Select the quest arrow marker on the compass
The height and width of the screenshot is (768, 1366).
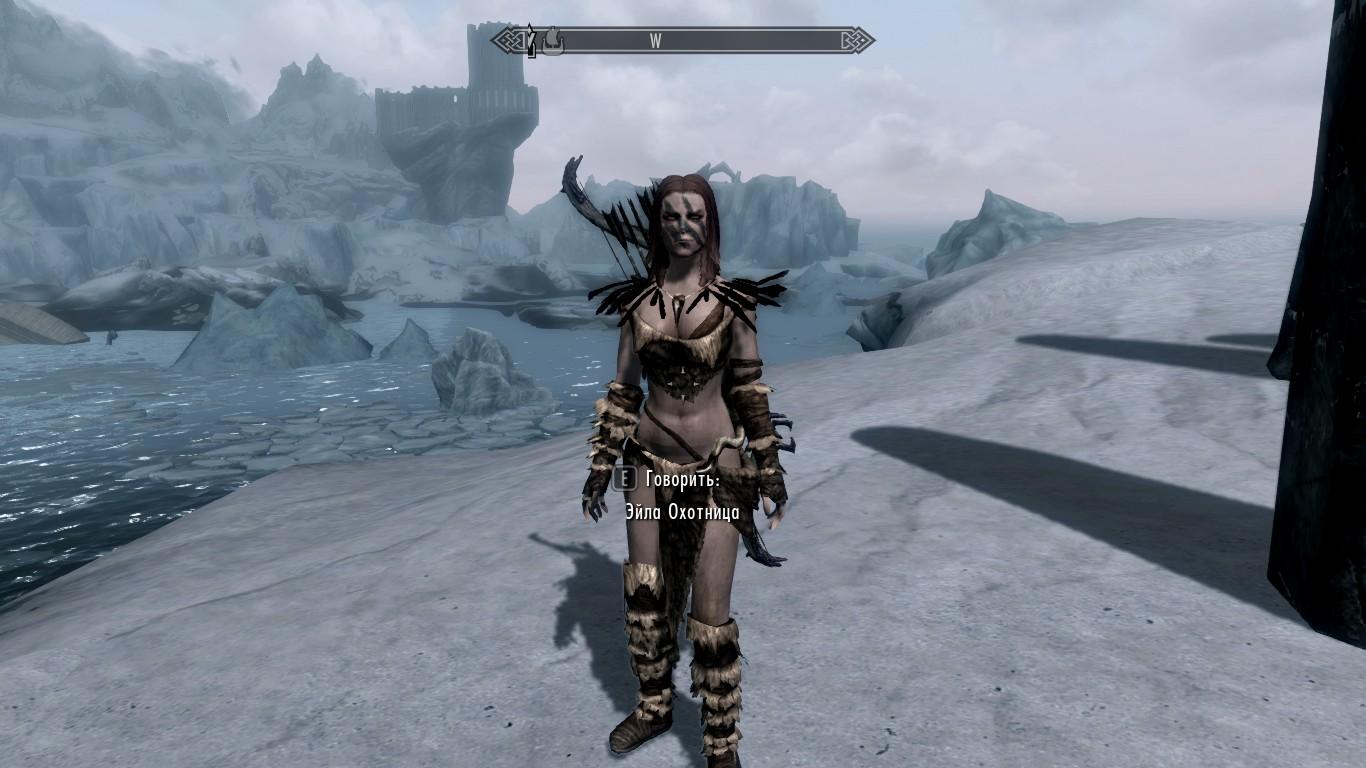[x=531, y=43]
